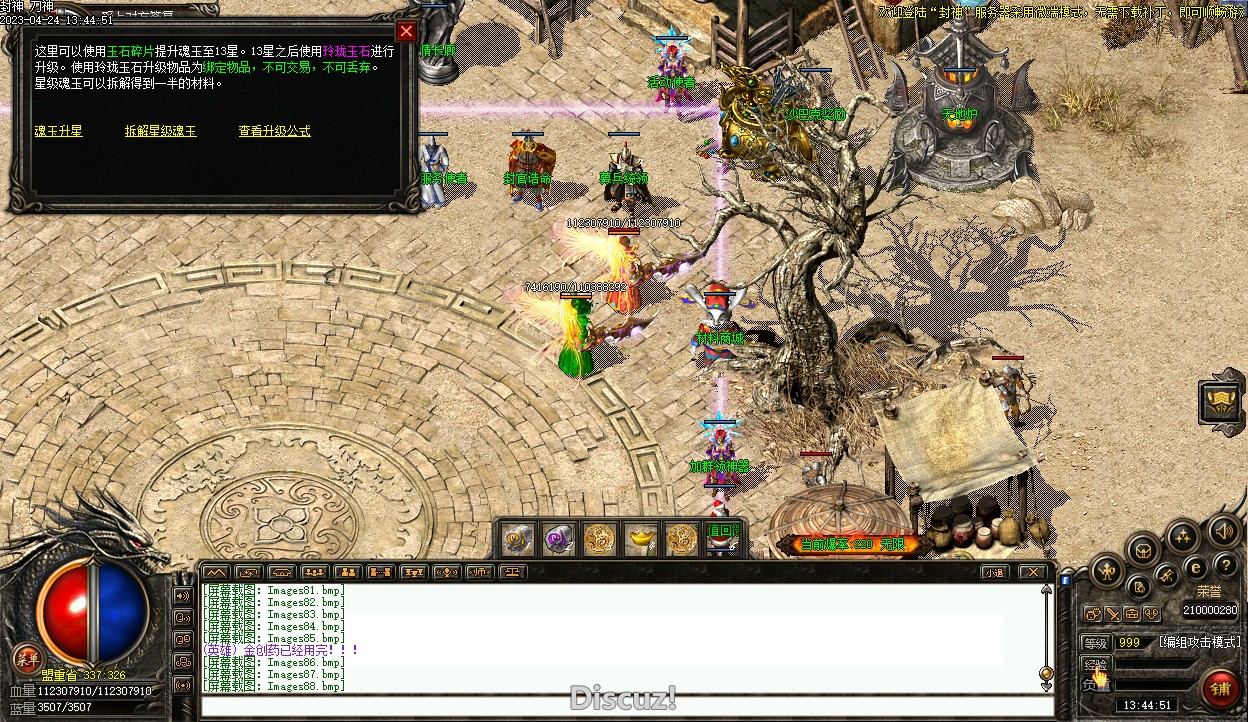The width and height of the screenshot is (1248, 722).
Task: Click the book icon on right edge
Action: [x=1222, y=402]
